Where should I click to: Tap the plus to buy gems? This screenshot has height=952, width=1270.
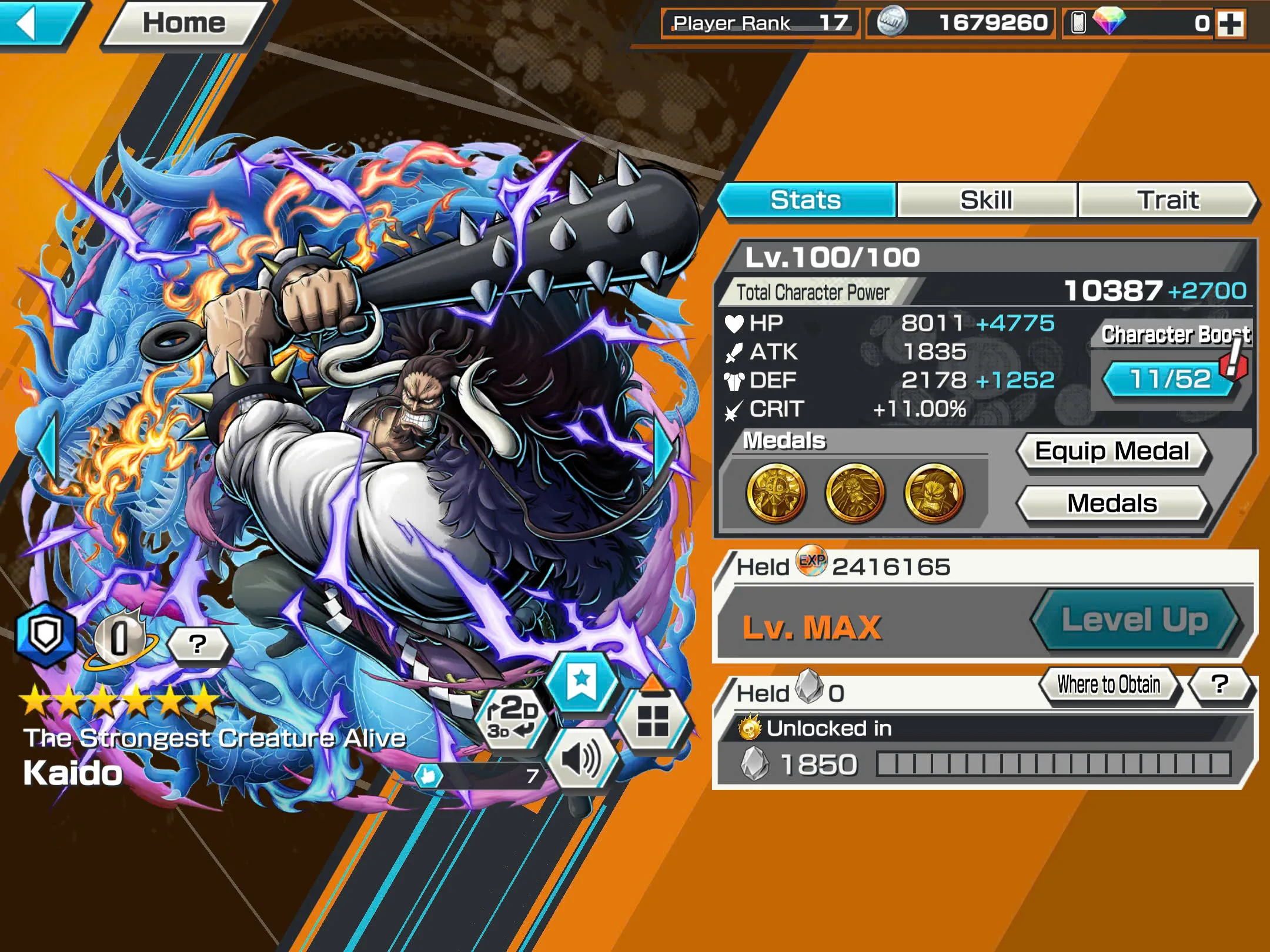click(1232, 24)
